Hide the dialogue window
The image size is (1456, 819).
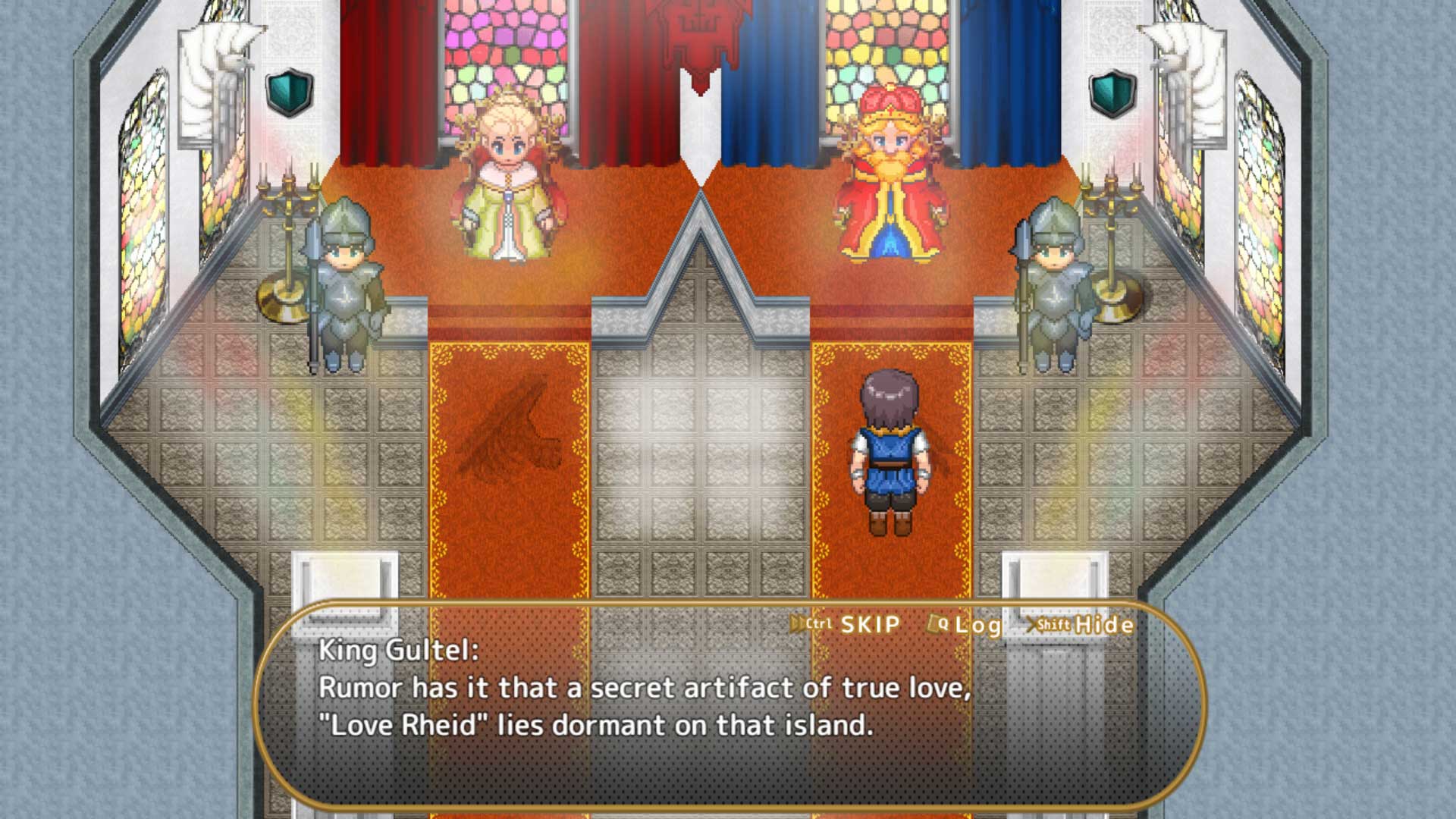coord(1081,625)
